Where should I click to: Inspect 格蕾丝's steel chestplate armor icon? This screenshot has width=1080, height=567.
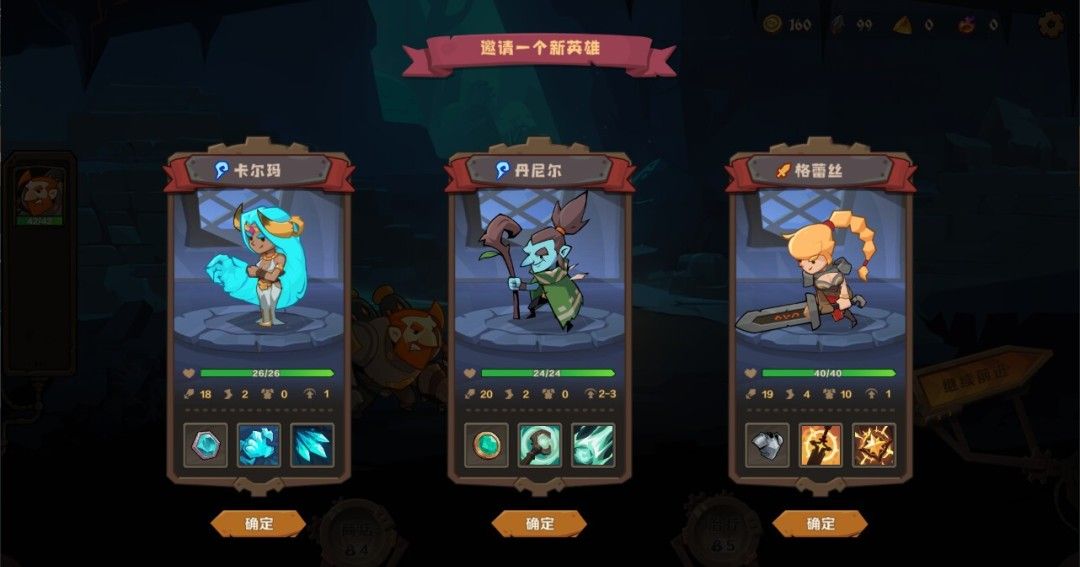point(767,445)
